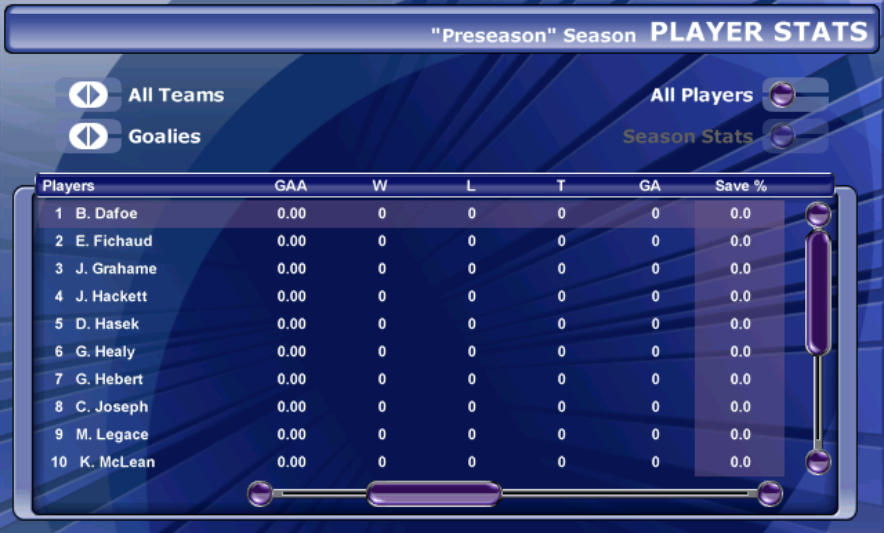Viewport: 884px width, 533px height.
Task: Pick the J. Hackett row
Action: coord(111,296)
